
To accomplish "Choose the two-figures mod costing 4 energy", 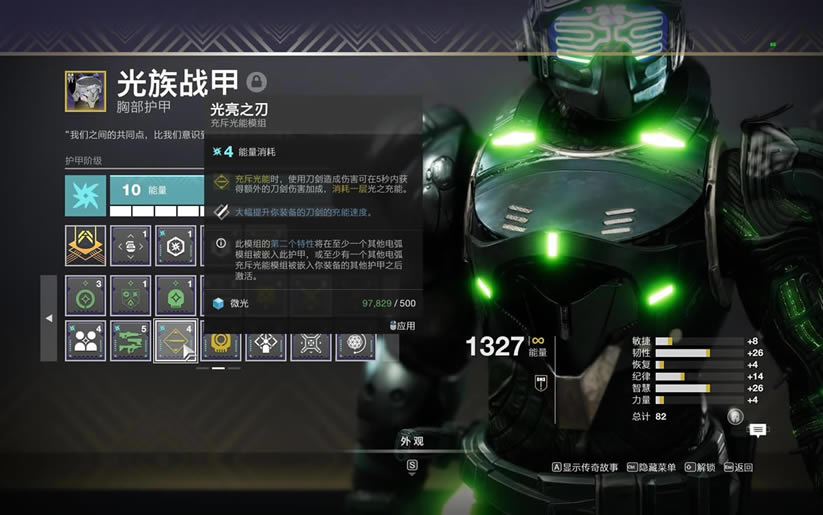I will [85, 340].
